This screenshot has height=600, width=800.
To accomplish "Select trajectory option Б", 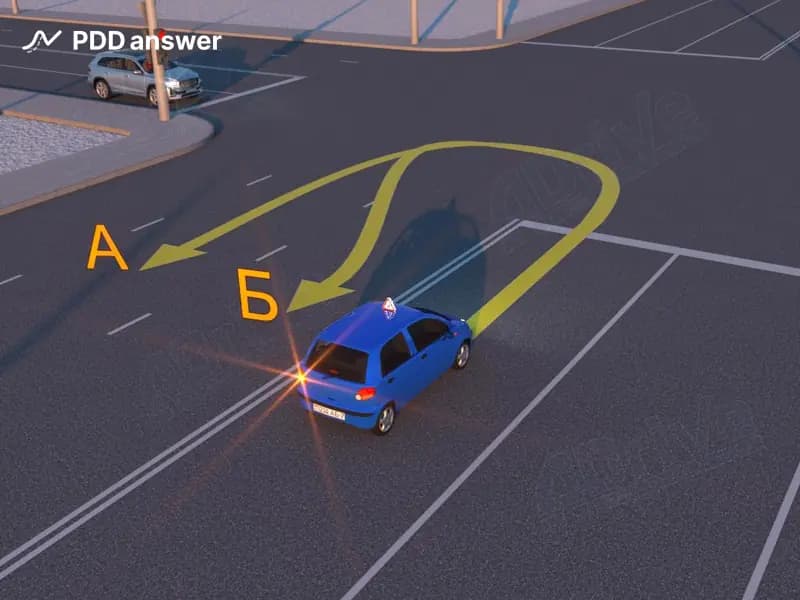I will [x=257, y=294].
